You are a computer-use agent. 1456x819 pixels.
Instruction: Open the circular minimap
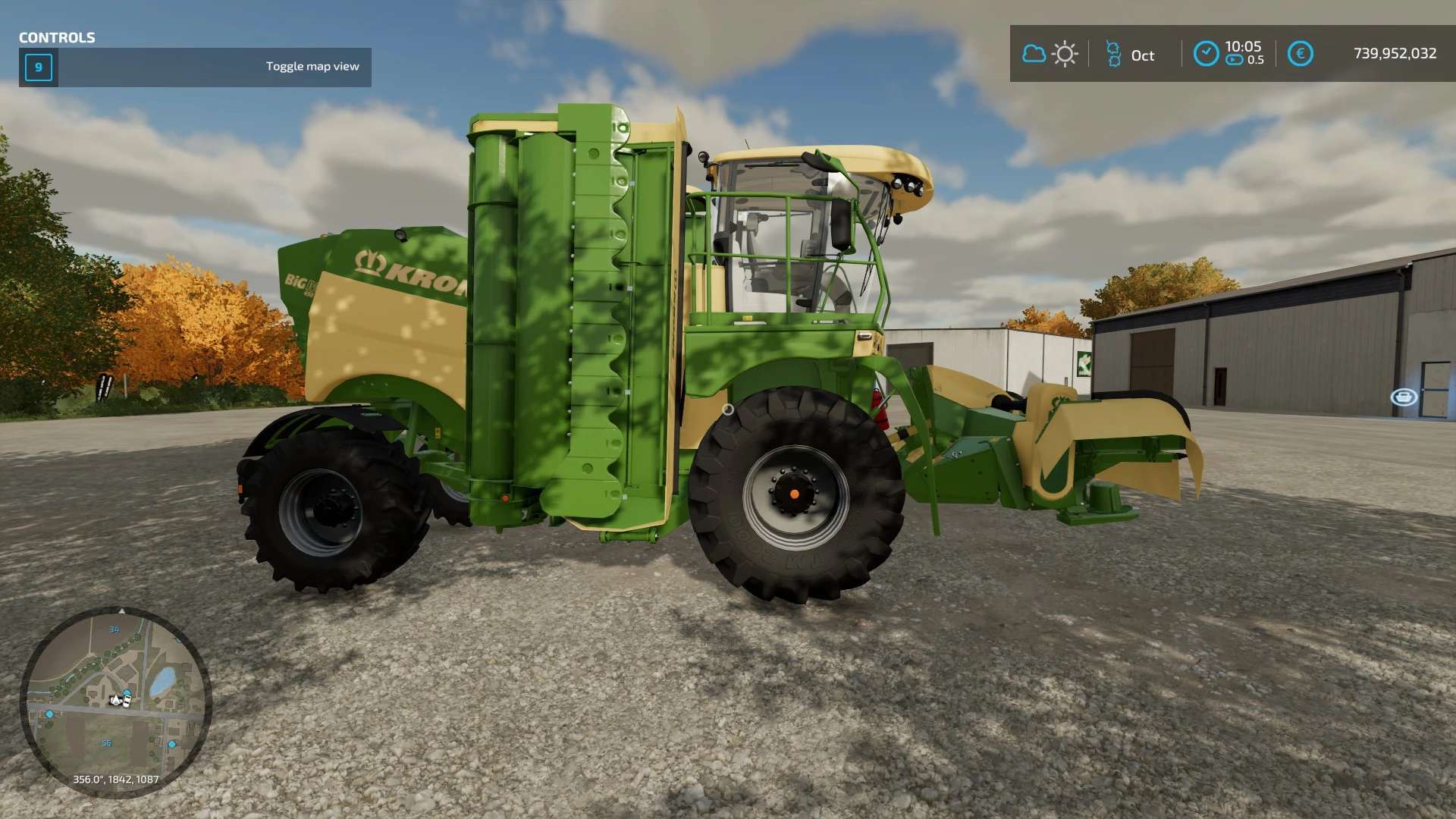click(115, 701)
